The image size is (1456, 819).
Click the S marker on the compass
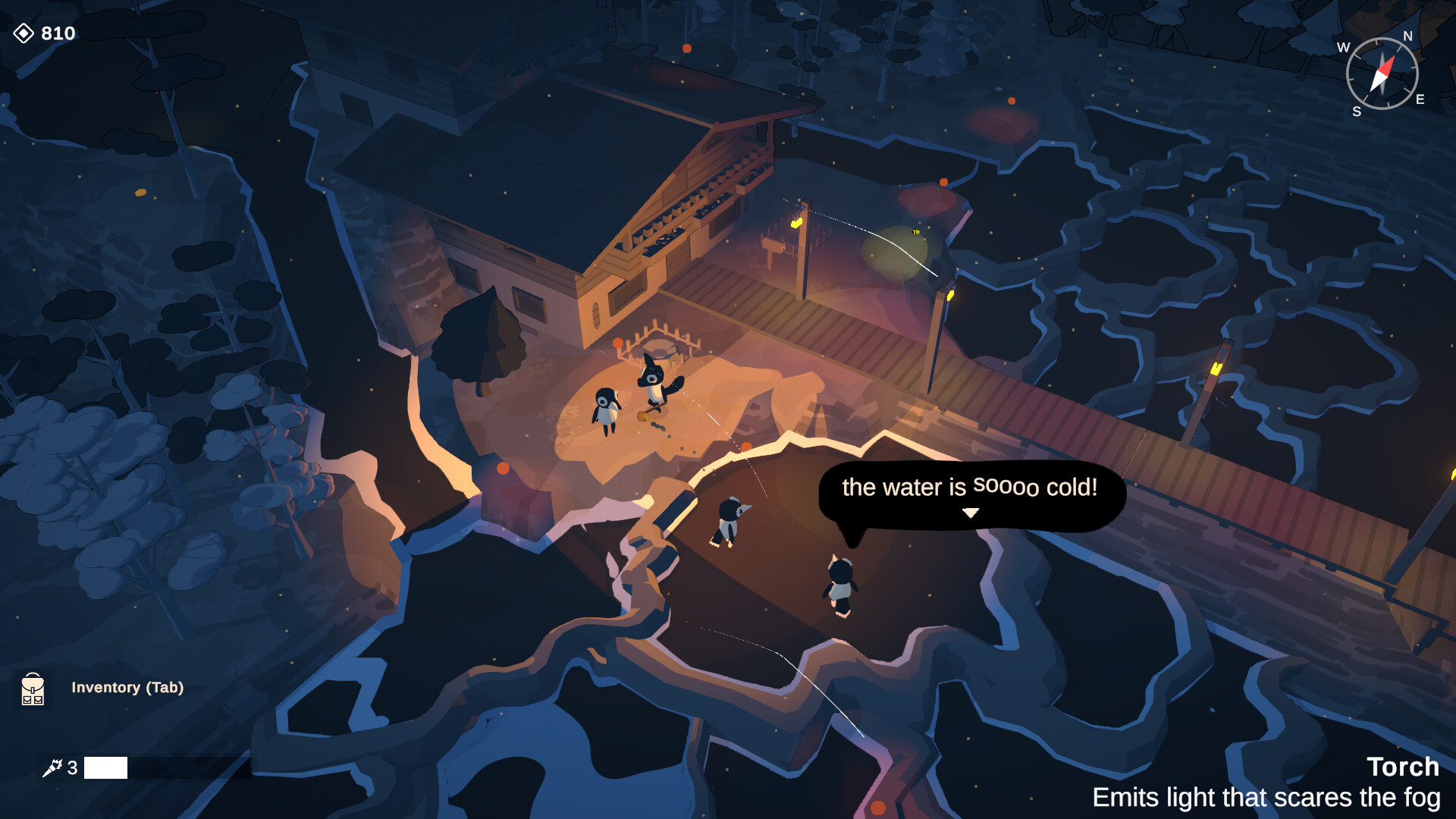(1359, 112)
